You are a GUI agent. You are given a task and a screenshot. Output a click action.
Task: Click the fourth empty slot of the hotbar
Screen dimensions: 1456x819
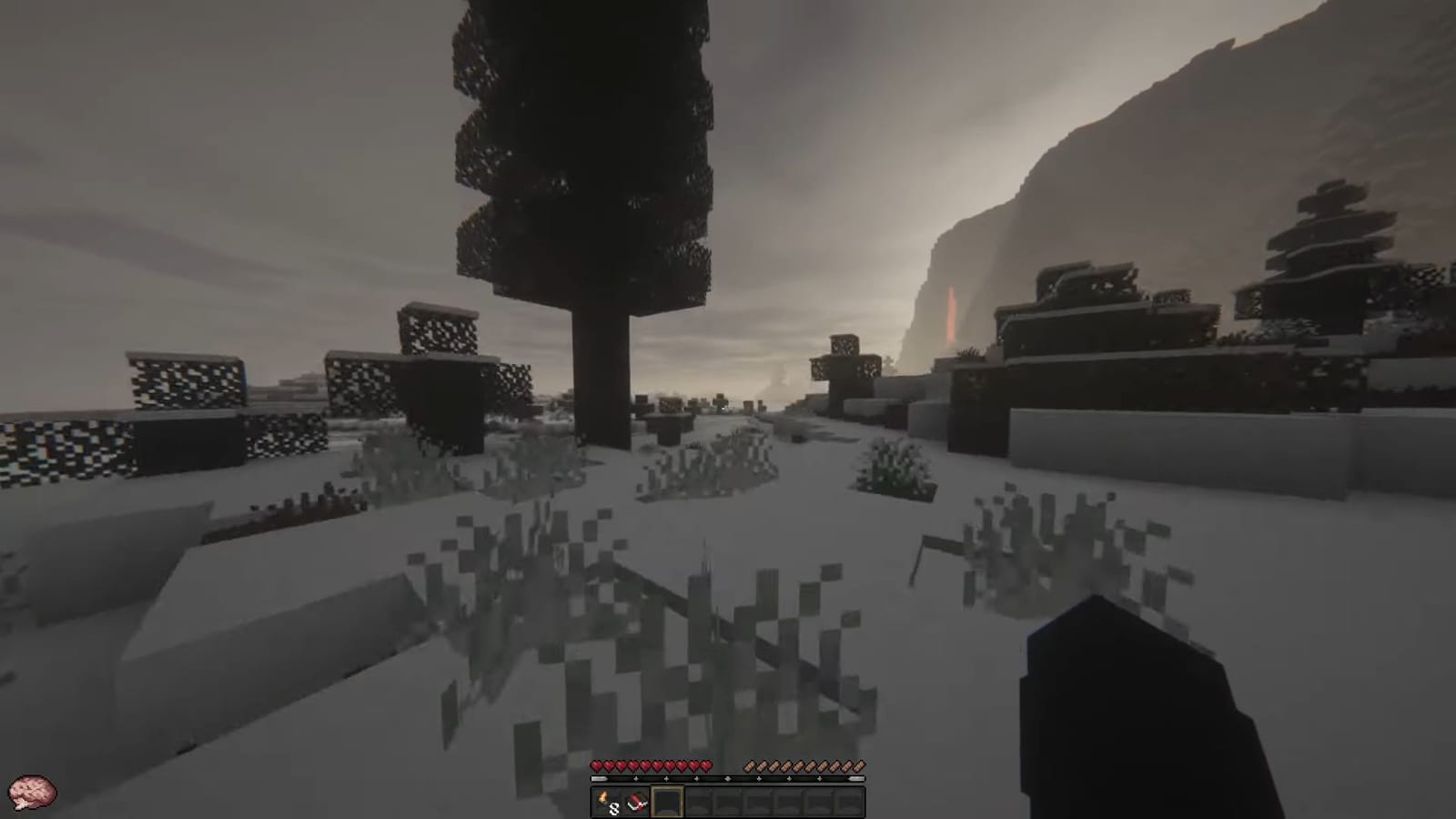pos(698,801)
